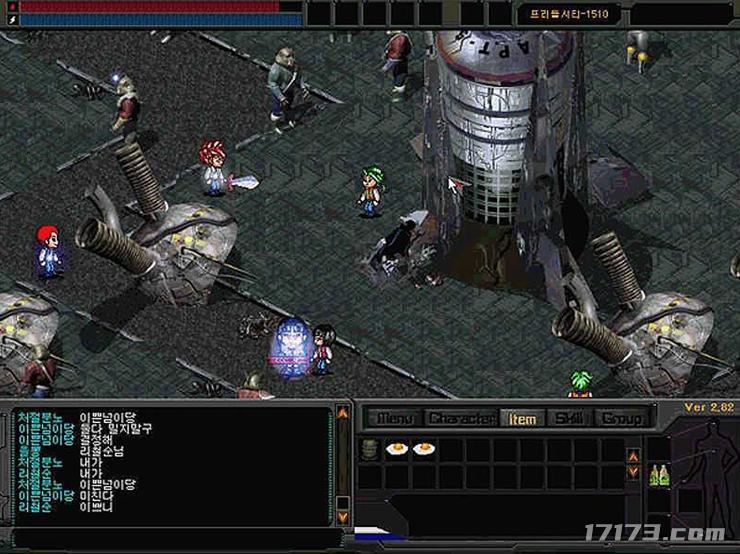The image size is (740, 554).
Task: Click the green bottles equipment slot
Action: point(659,475)
